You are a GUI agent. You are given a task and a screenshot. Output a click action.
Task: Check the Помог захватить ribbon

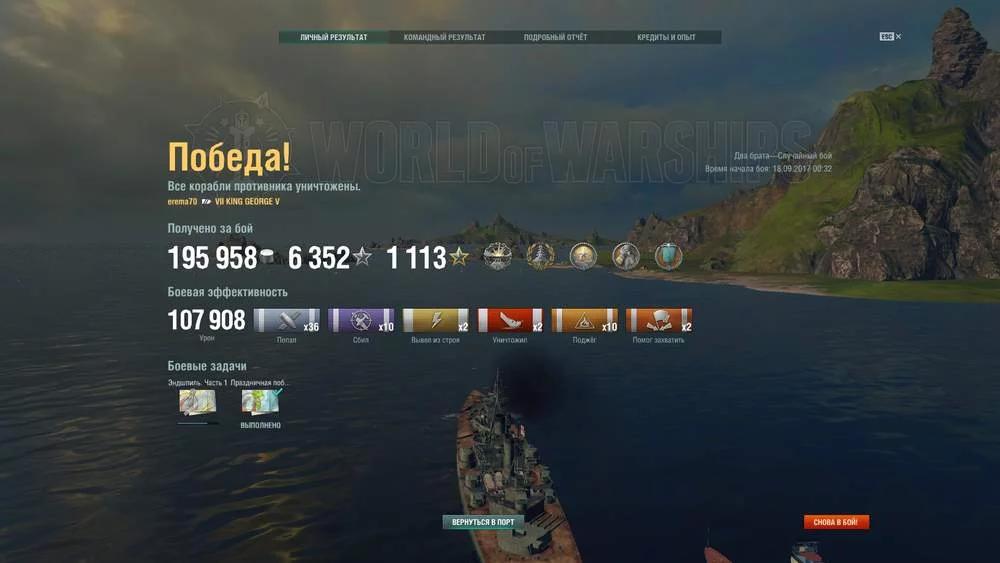click(x=658, y=321)
